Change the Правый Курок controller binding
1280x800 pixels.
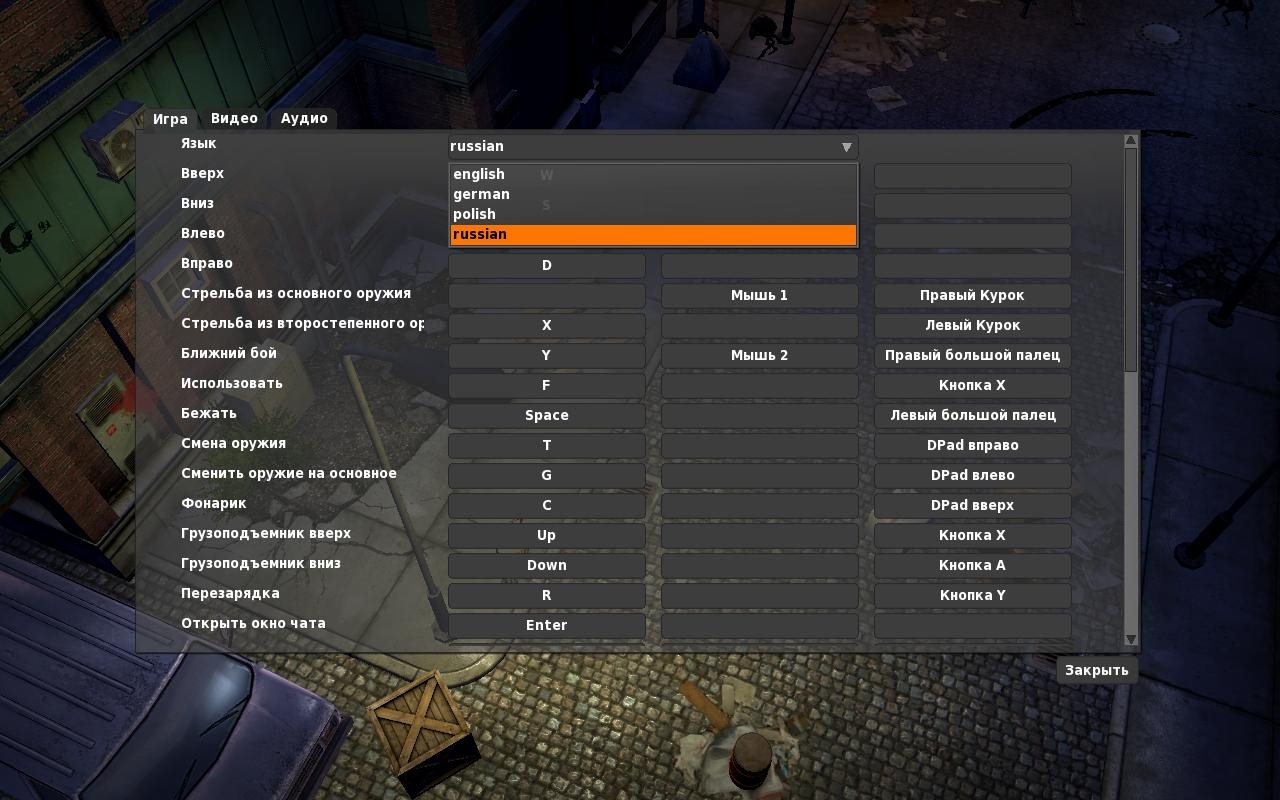(972, 295)
